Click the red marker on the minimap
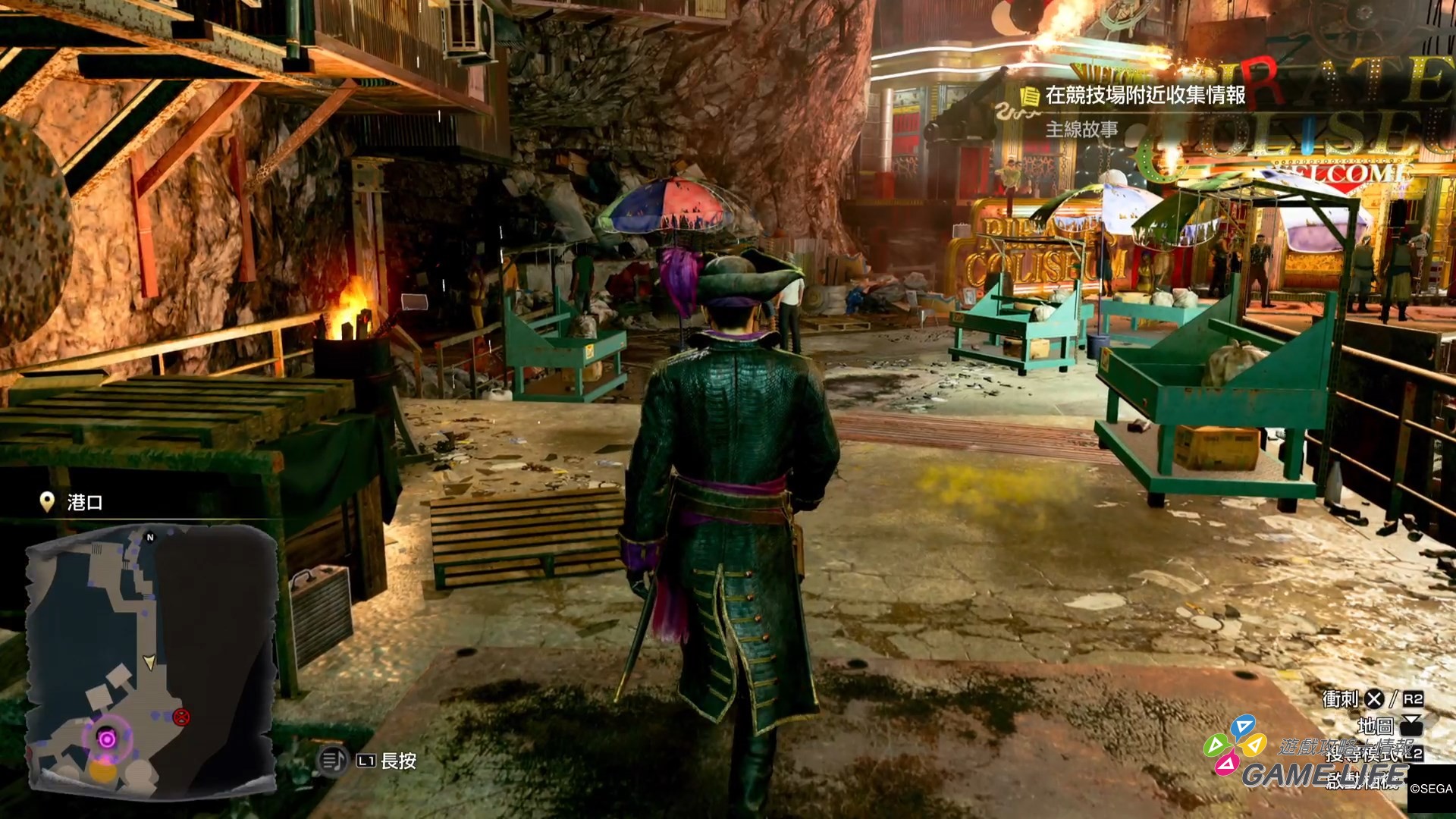Image resolution: width=1456 pixels, height=819 pixels. click(181, 717)
